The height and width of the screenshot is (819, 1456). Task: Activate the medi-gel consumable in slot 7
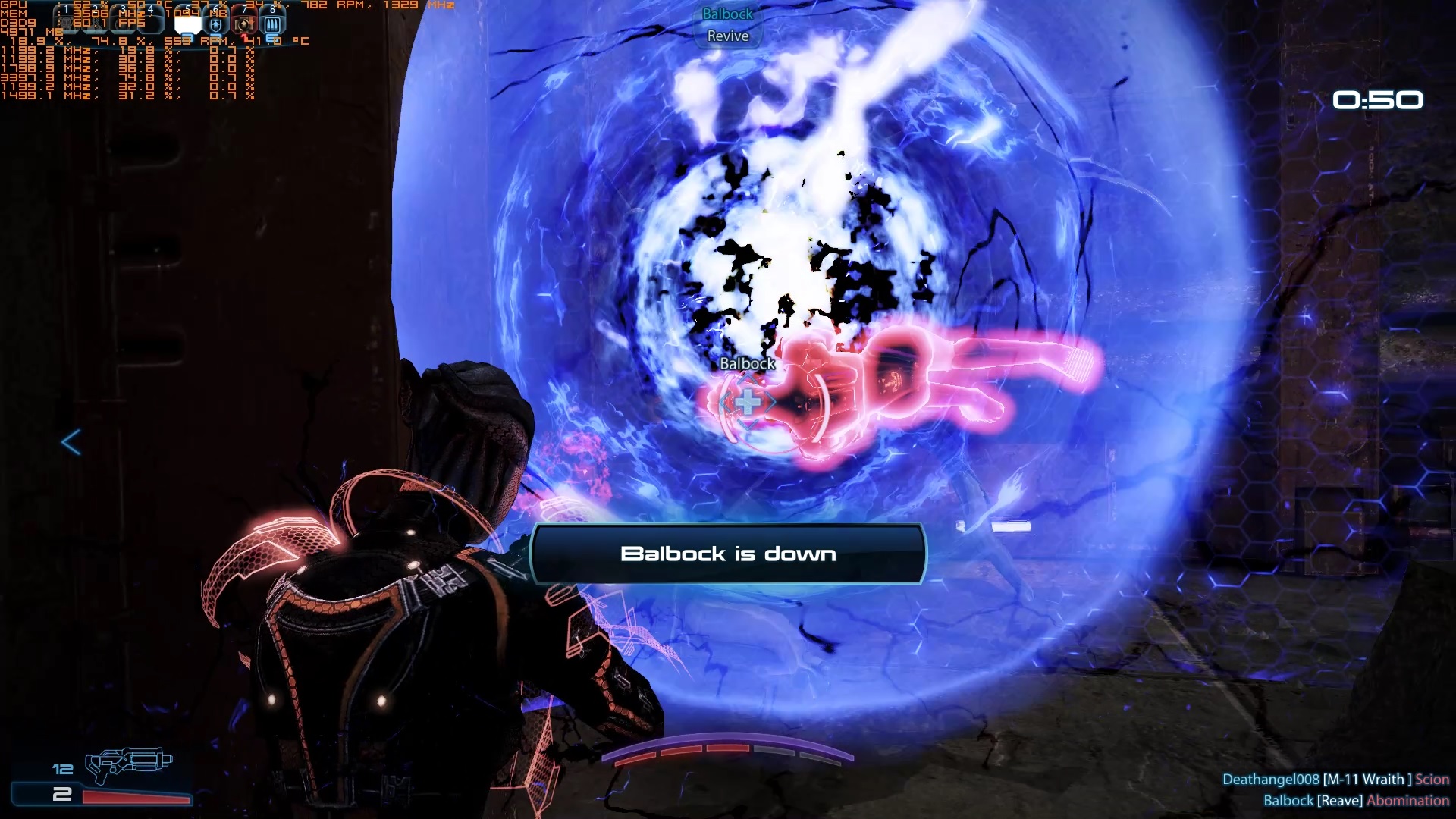(x=244, y=24)
